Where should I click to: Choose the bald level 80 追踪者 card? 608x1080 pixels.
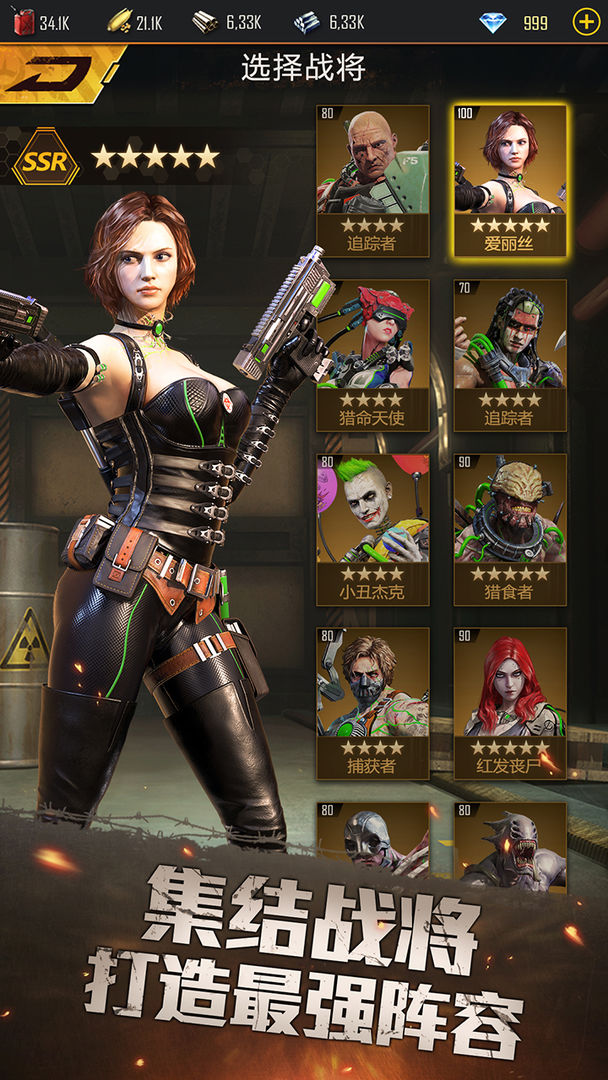[x=373, y=180]
